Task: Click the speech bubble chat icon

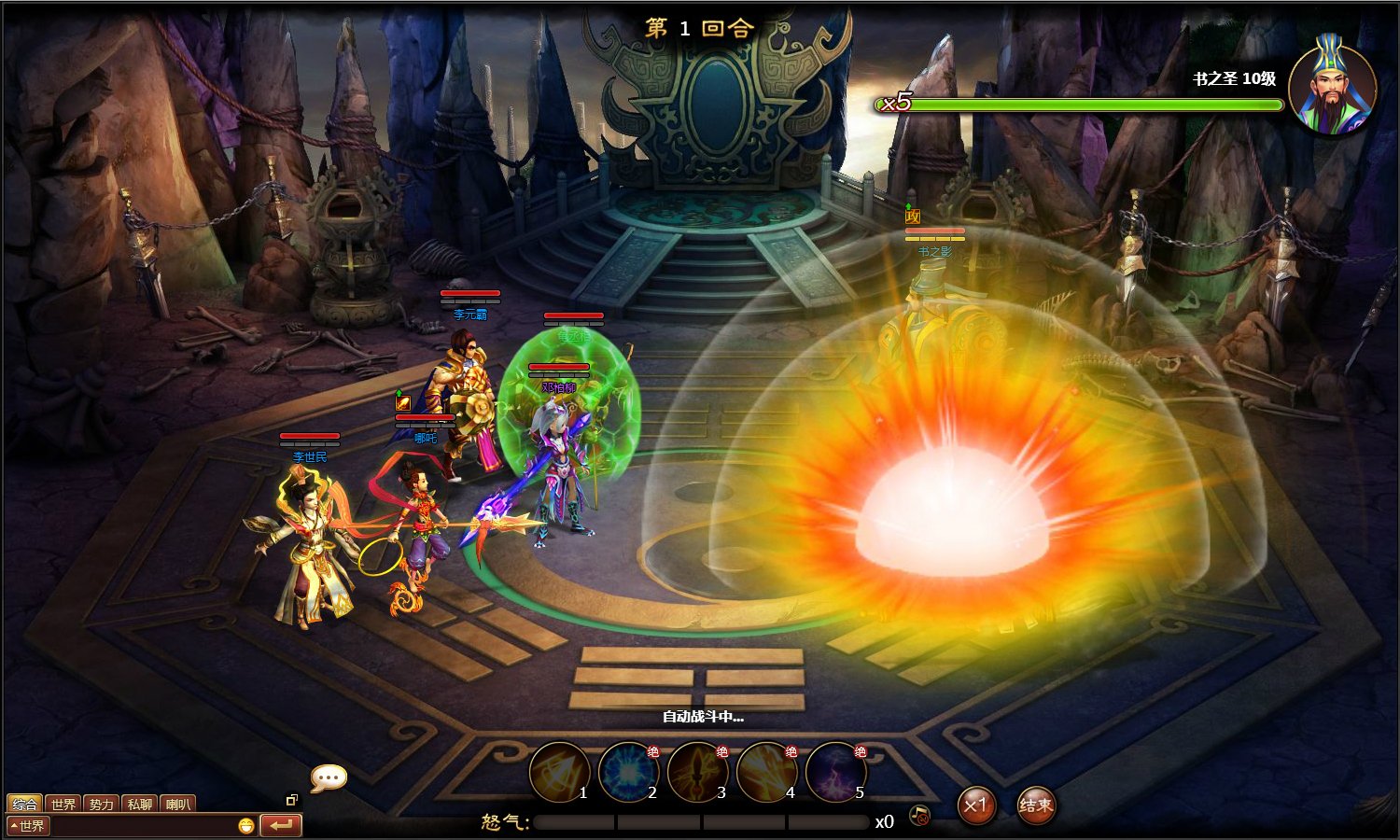Action: click(329, 777)
